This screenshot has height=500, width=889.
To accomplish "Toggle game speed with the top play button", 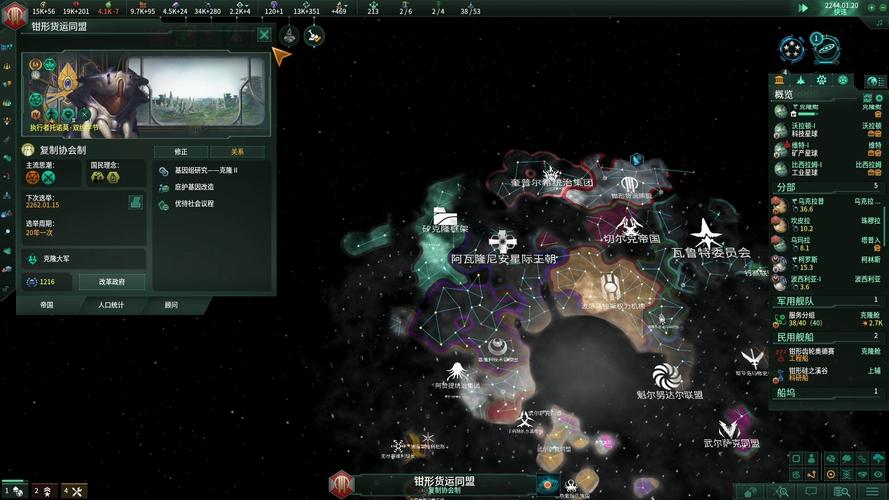I will 803,8.
